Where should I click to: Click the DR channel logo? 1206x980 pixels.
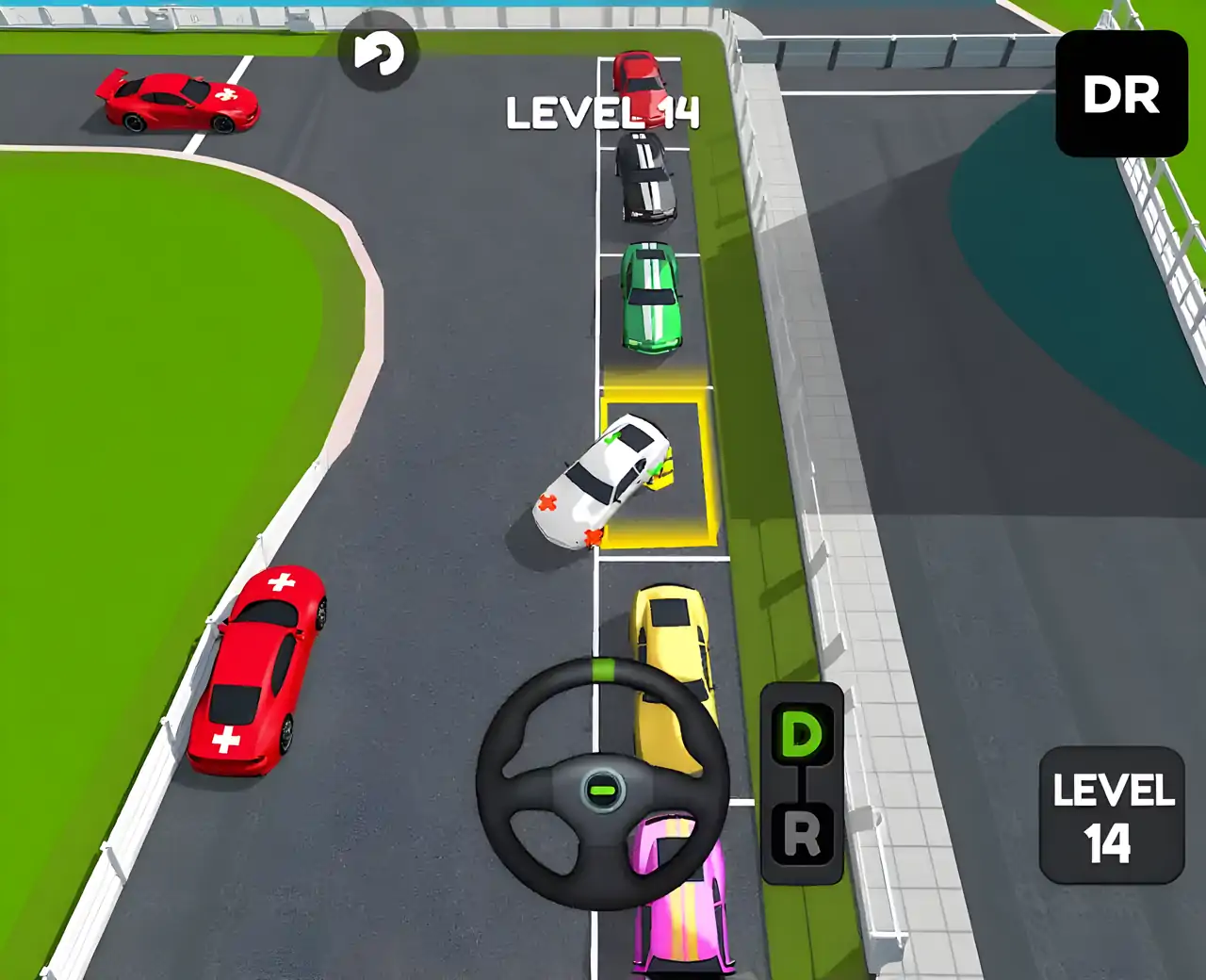pyautogui.click(x=1121, y=94)
